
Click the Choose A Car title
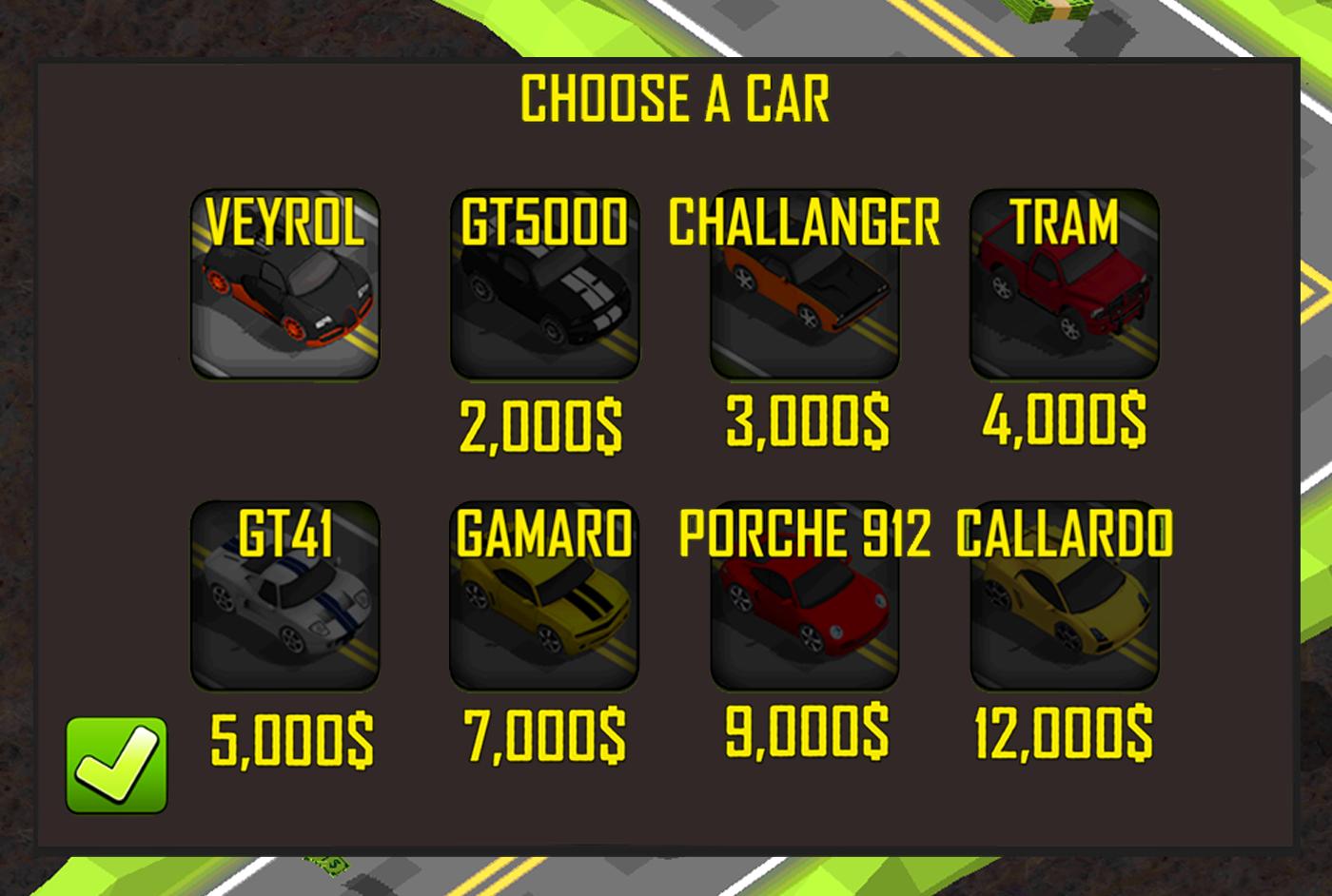676,98
